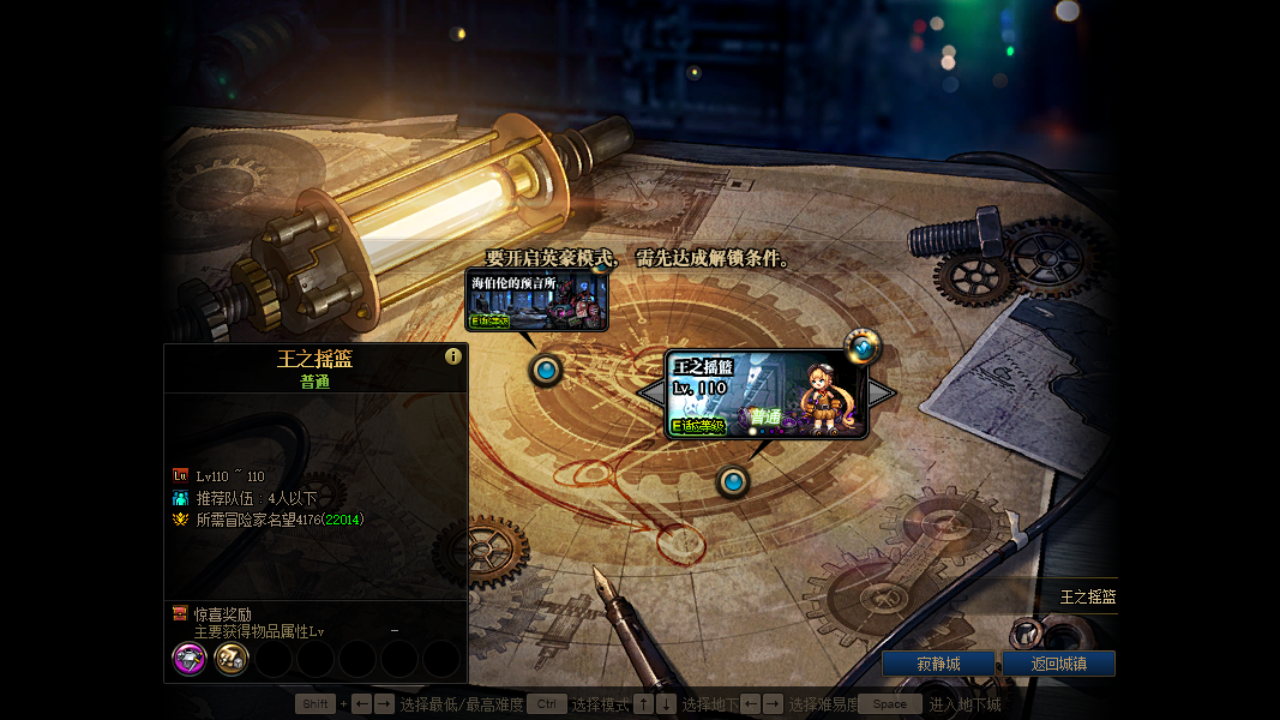Click the 寂静城 button

tap(938, 664)
